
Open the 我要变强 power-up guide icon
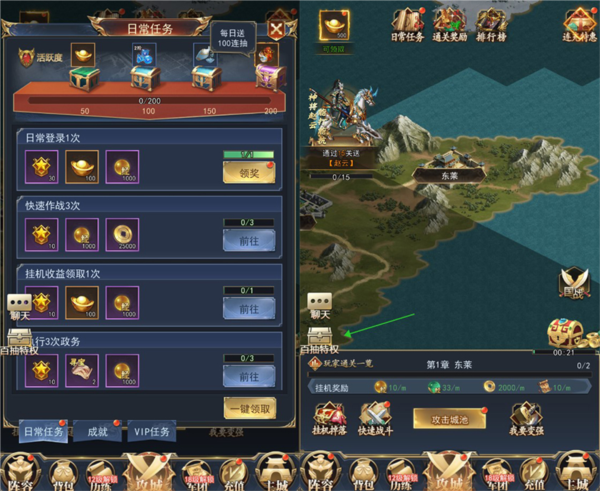[x=528, y=417]
